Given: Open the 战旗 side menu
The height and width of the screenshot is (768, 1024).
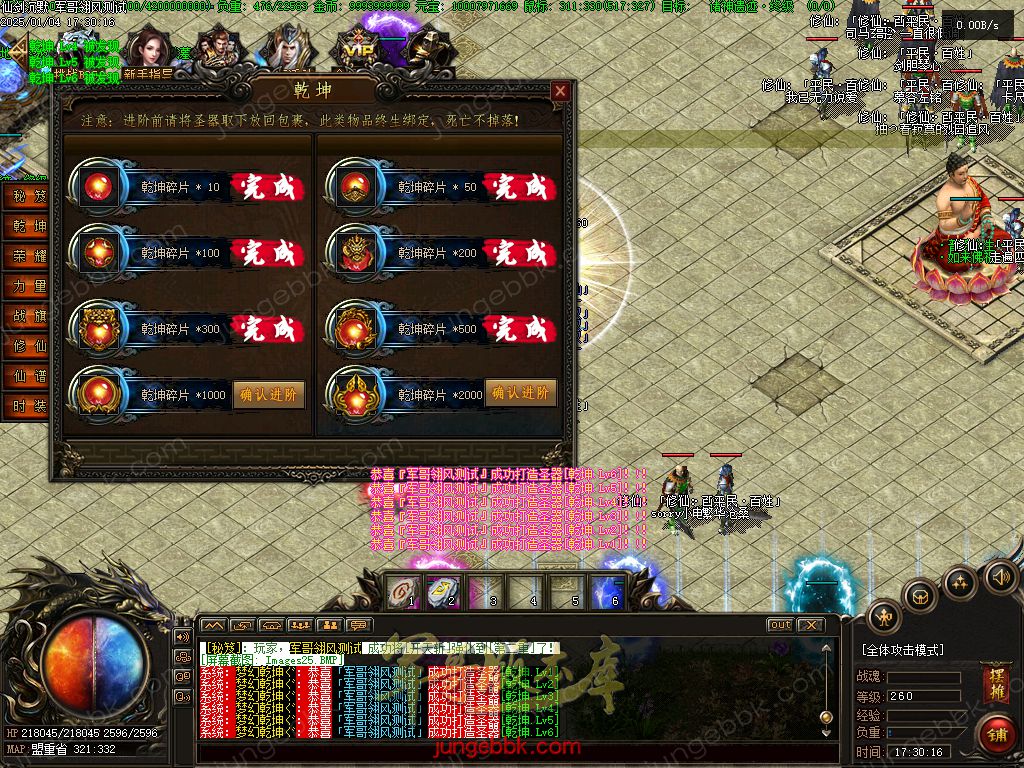Looking at the screenshot, I should point(29,316).
